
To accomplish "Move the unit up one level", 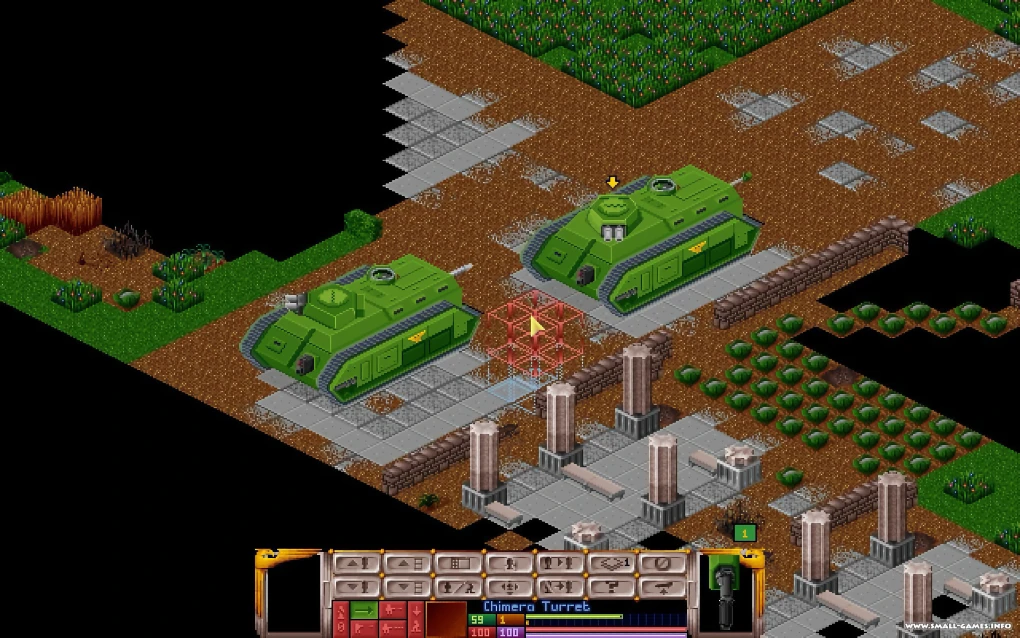I will click(355, 563).
